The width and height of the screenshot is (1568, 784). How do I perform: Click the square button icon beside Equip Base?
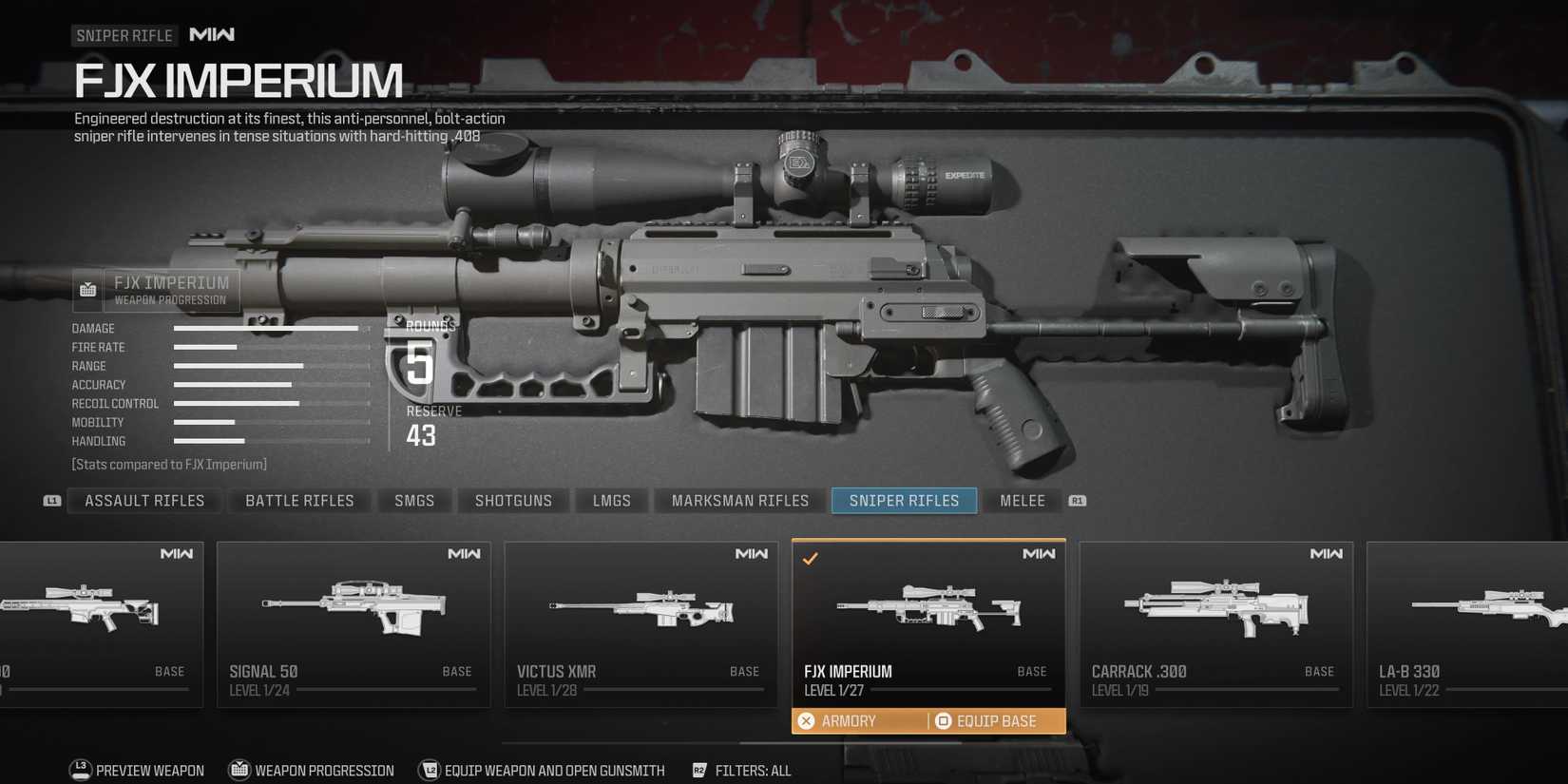[x=943, y=720]
